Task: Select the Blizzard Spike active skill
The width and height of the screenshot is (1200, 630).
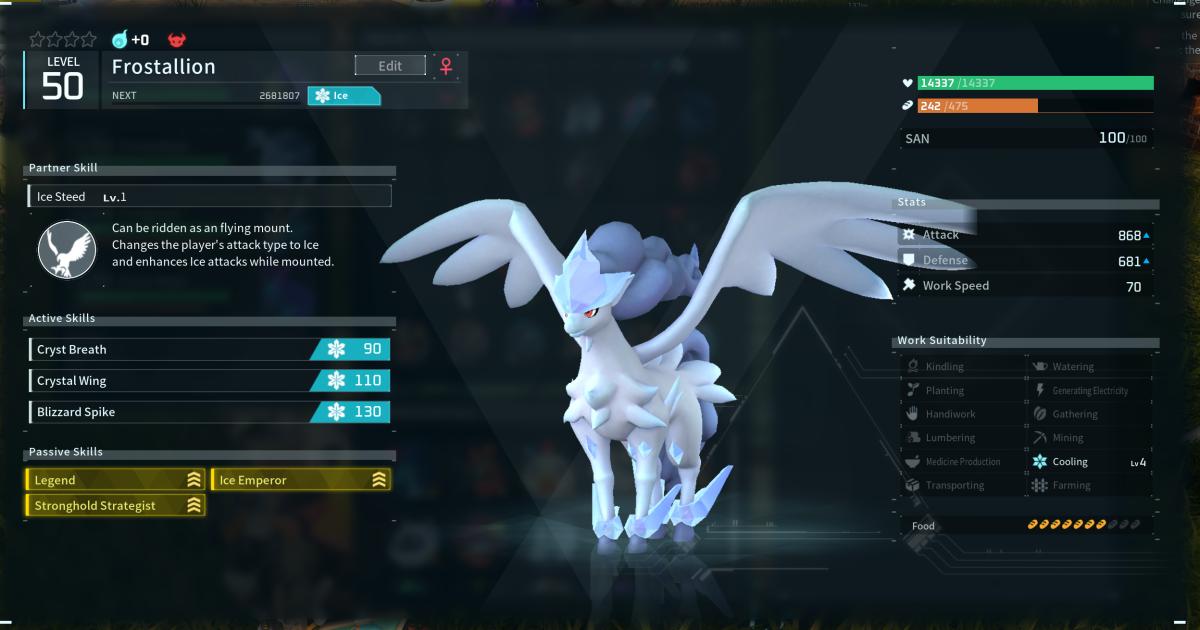Action: click(210, 412)
